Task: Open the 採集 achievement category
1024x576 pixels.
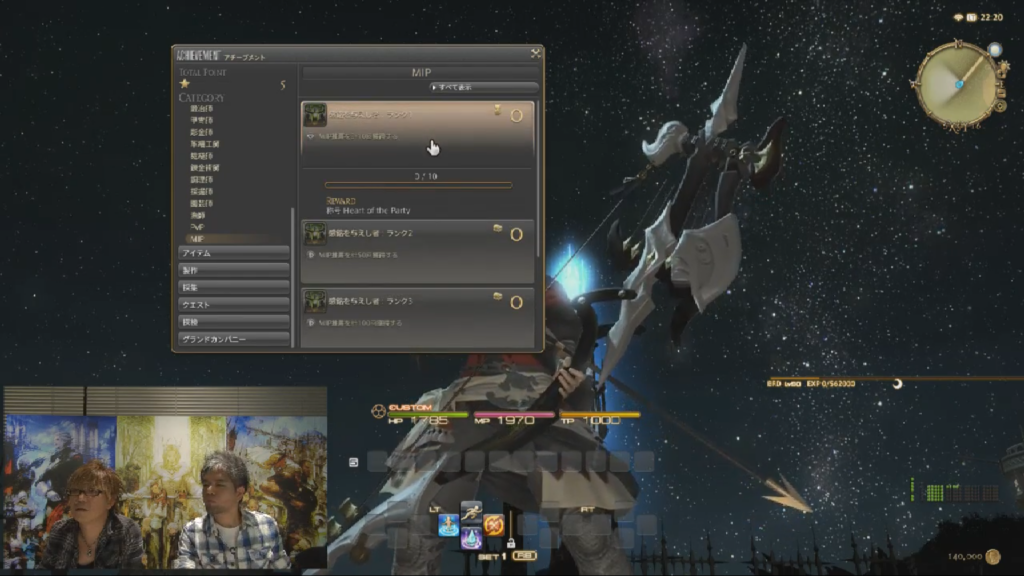Action: 234,288
